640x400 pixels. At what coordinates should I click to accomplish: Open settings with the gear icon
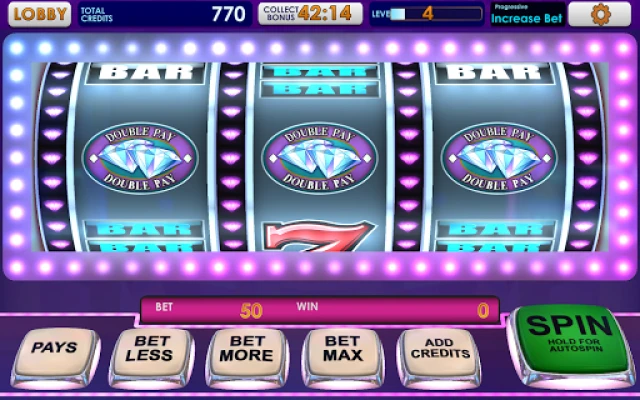click(x=602, y=14)
